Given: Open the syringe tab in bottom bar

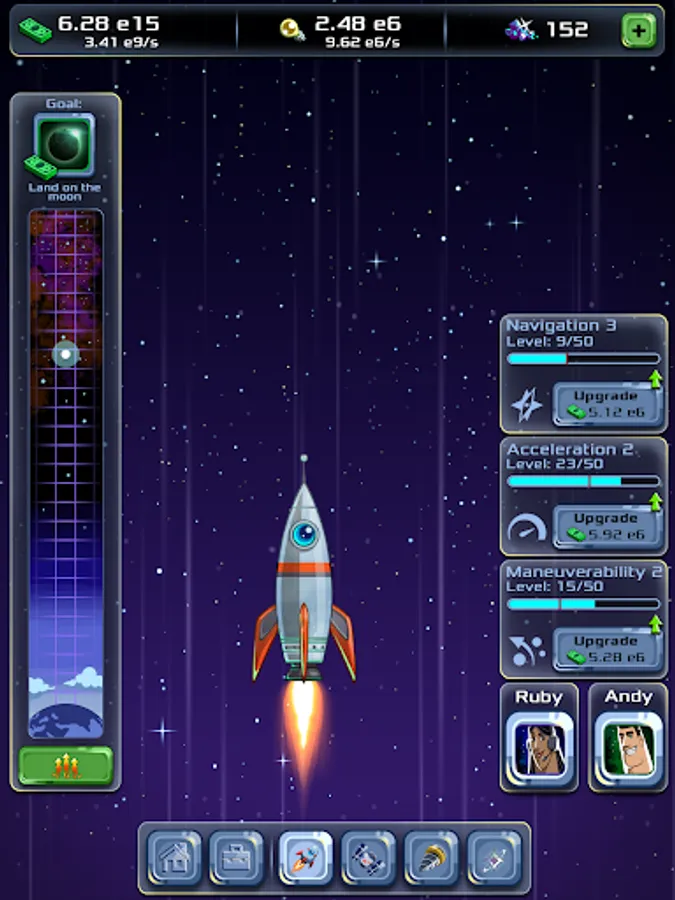Looking at the screenshot, I should tap(494, 857).
